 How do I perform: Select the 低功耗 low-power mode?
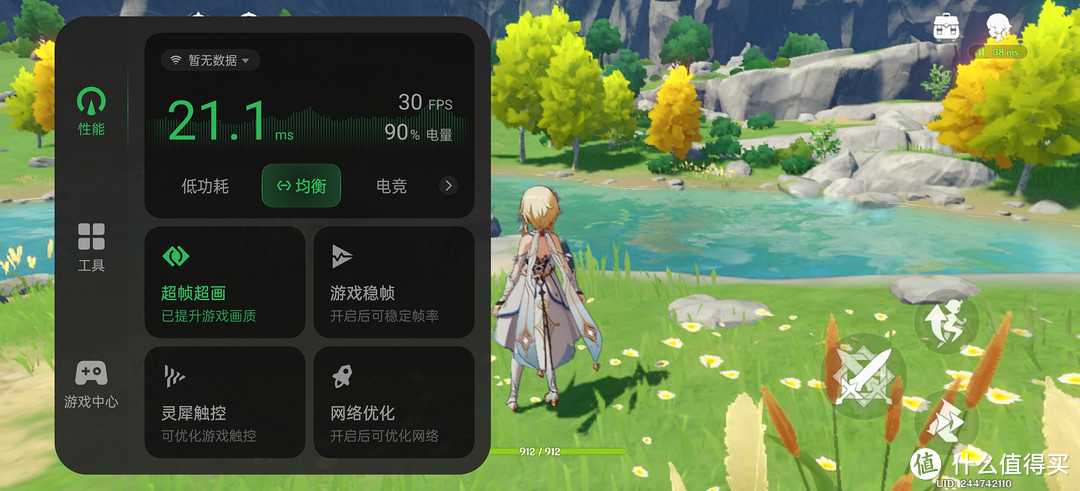click(205, 186)
